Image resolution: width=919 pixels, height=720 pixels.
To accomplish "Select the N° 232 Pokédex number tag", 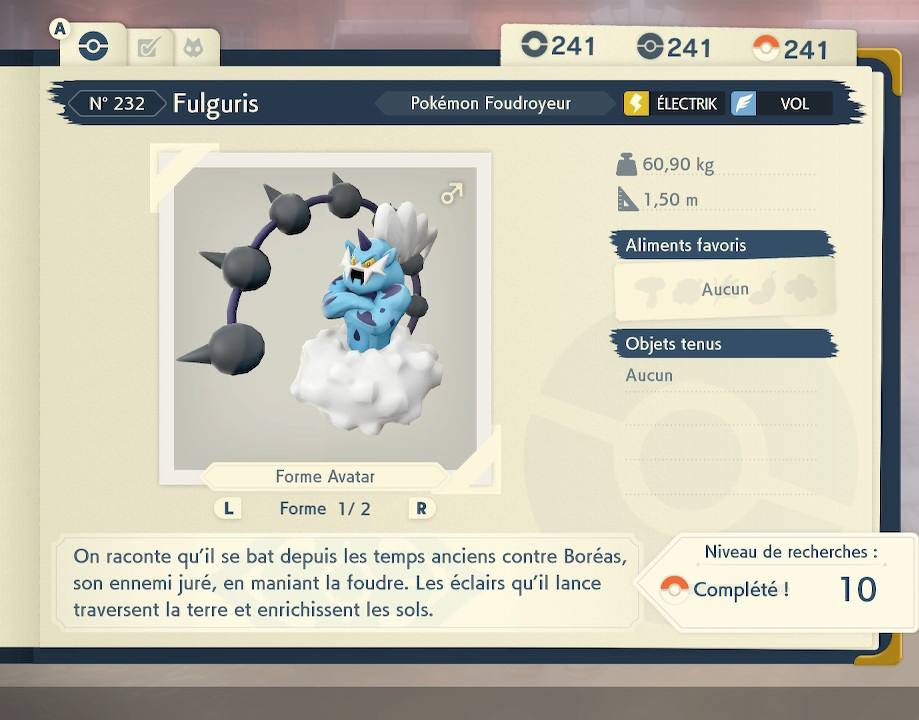I will pos(117,103).
